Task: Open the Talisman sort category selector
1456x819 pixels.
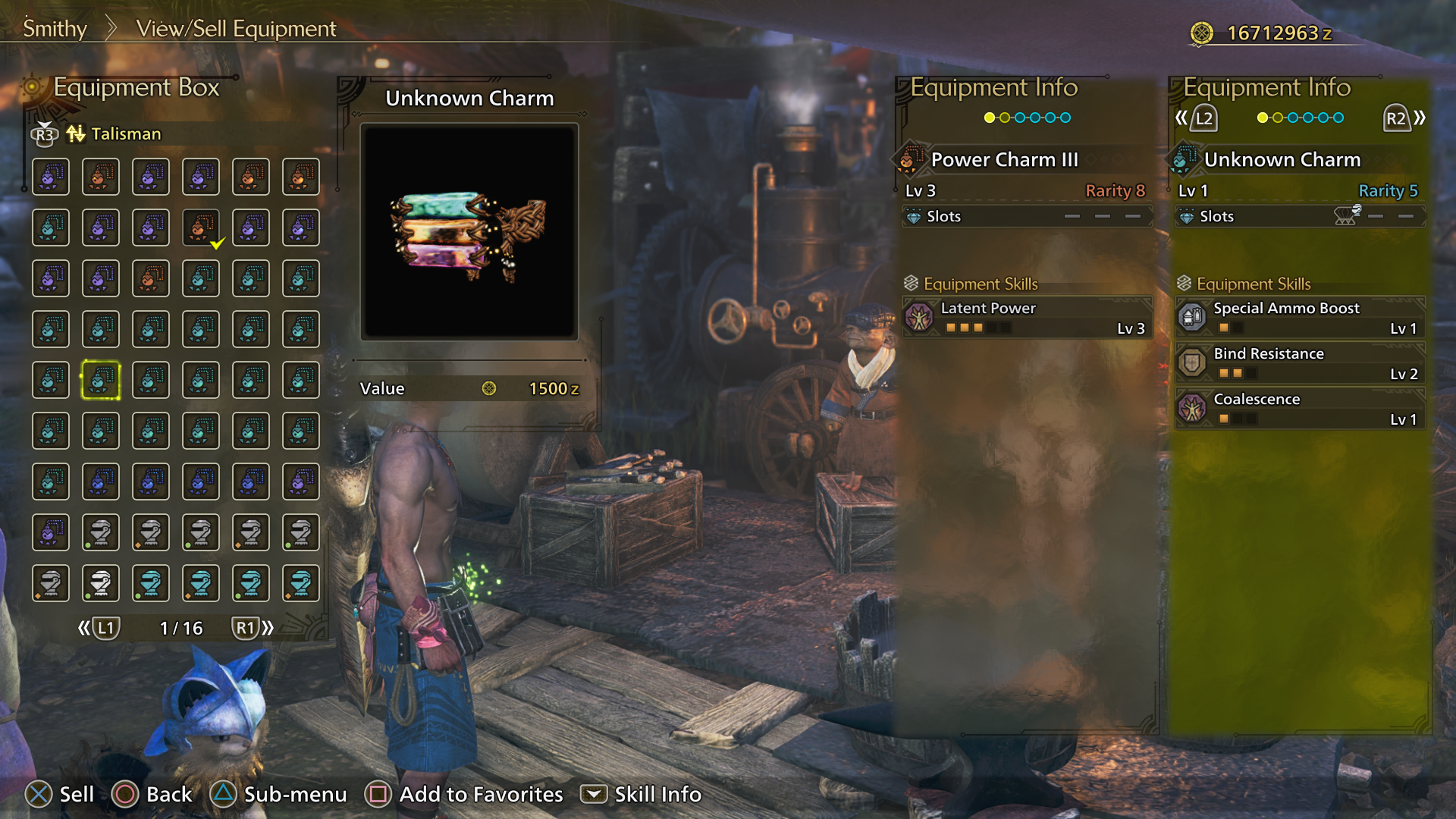Action: pos(114,134)
